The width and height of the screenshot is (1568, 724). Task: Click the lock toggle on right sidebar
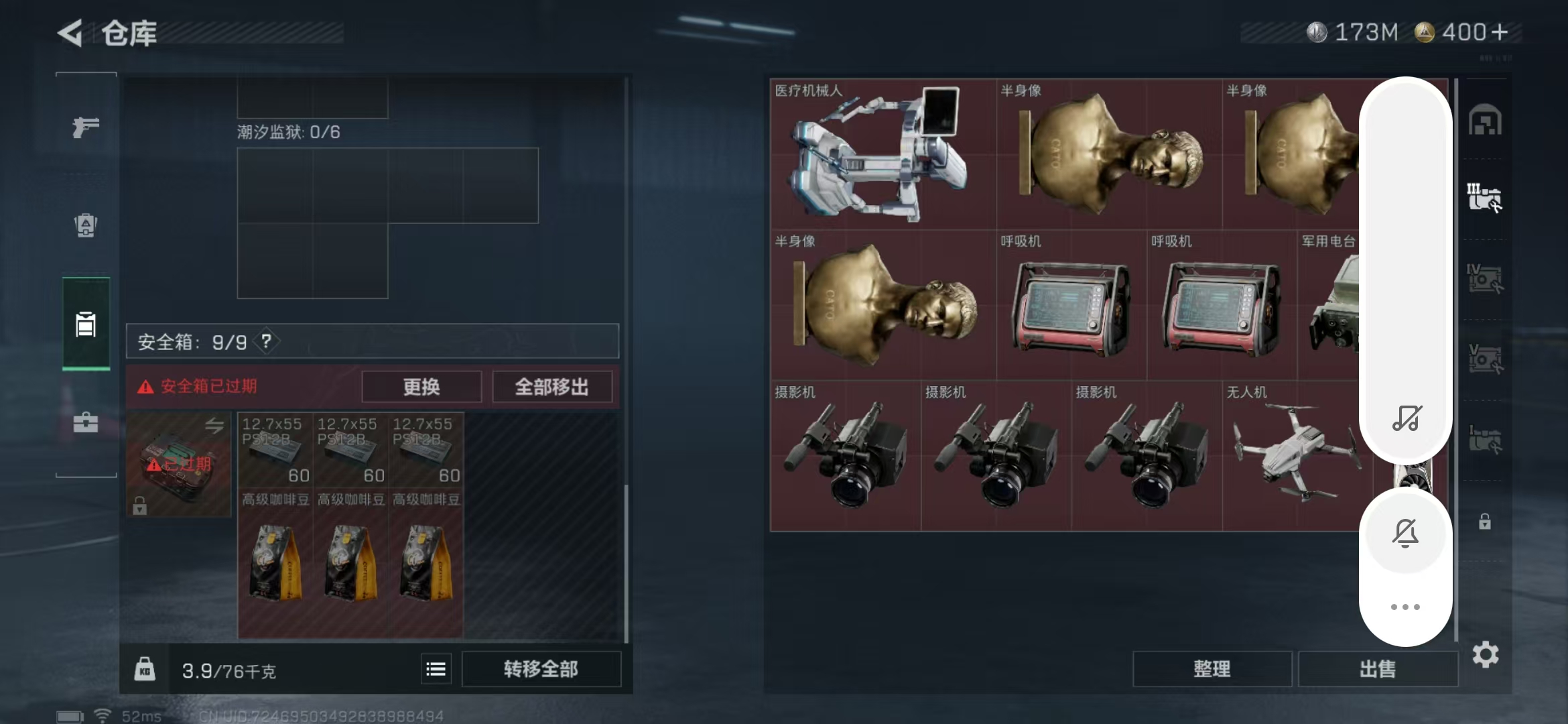point(1486,522)
